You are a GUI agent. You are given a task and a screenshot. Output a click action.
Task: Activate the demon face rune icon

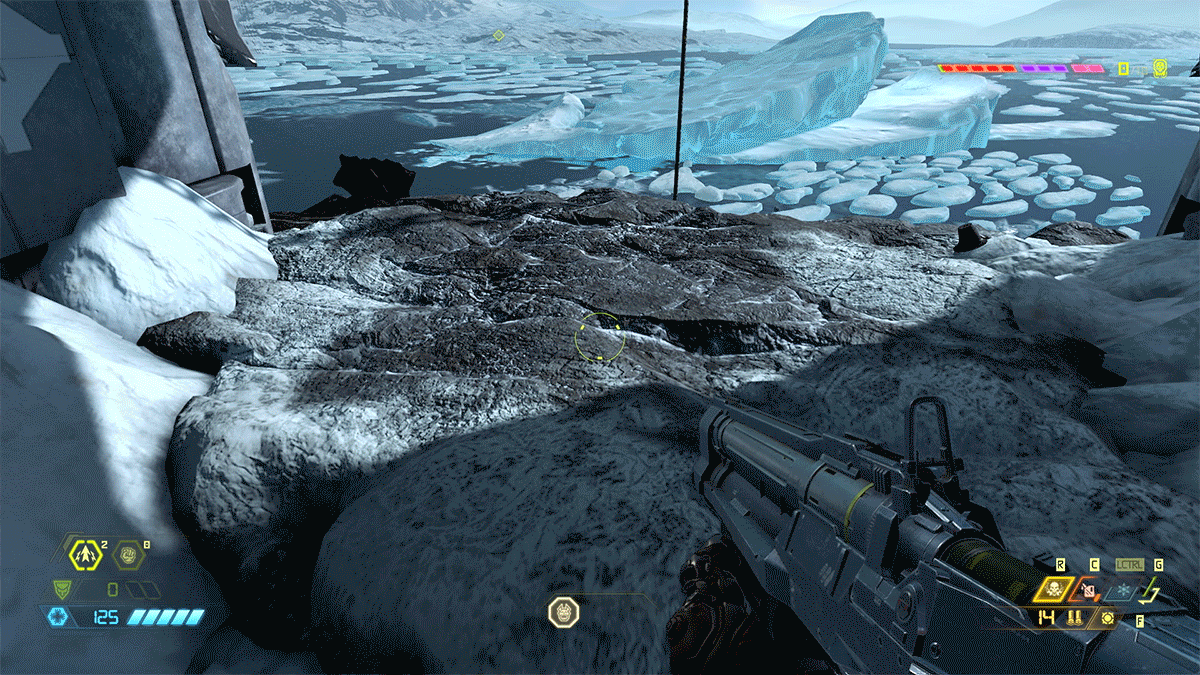[563, 611]
